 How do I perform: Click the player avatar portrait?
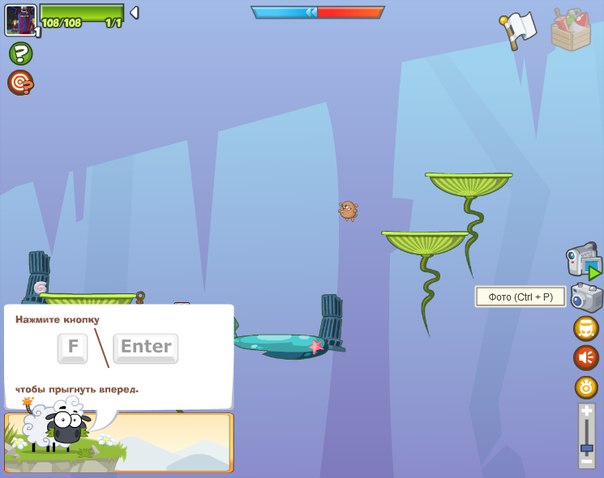[20, 19]
